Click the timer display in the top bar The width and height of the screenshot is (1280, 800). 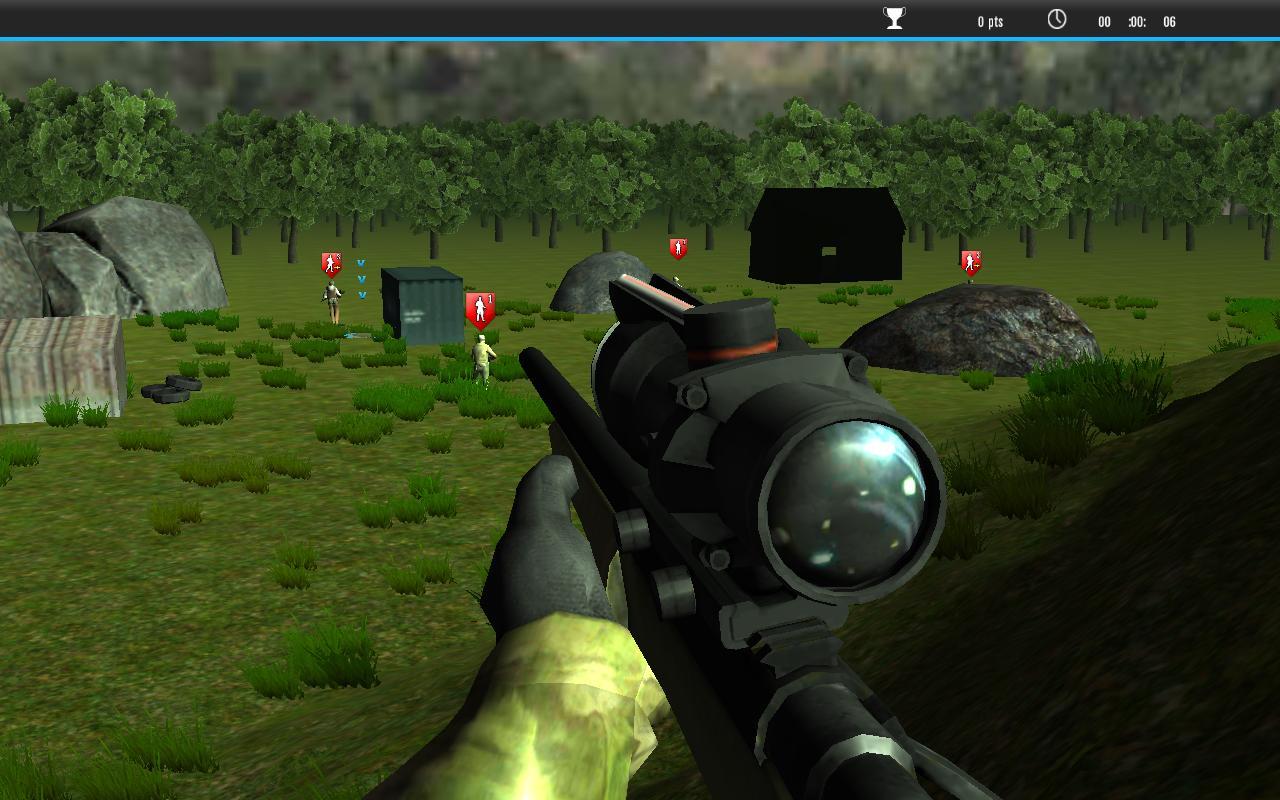(1135, 21)
